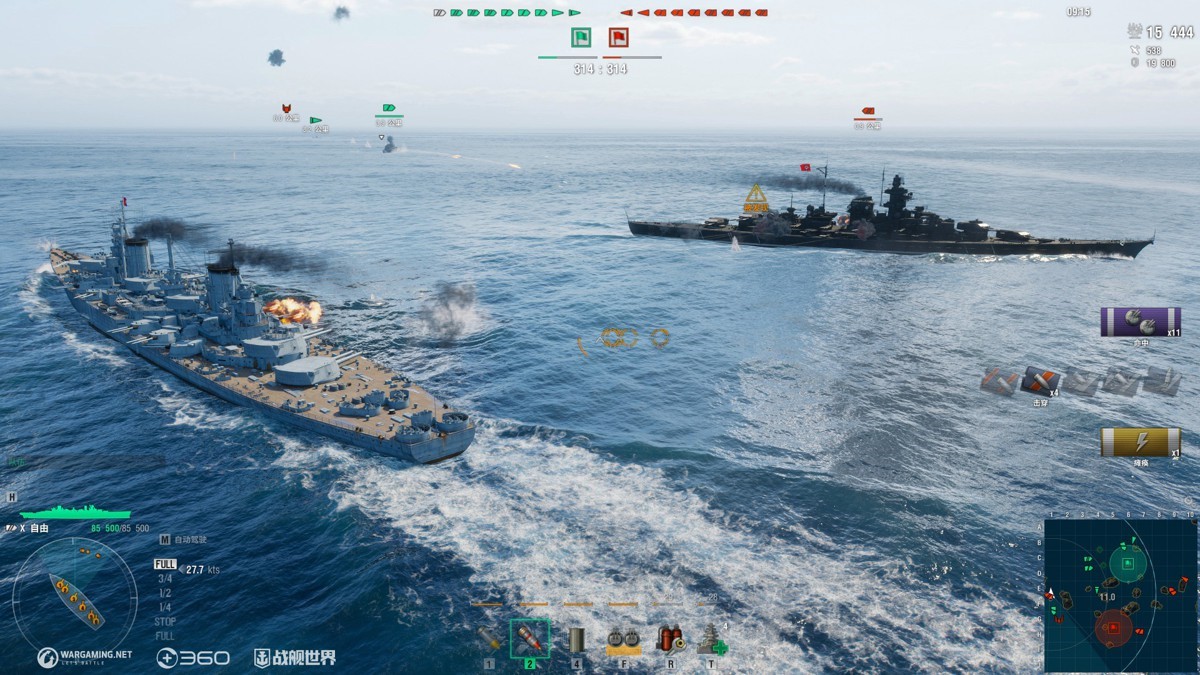Choose the grey canister ammo in slot 4
Screen dimensions: 1200x675
pos(576,639)
